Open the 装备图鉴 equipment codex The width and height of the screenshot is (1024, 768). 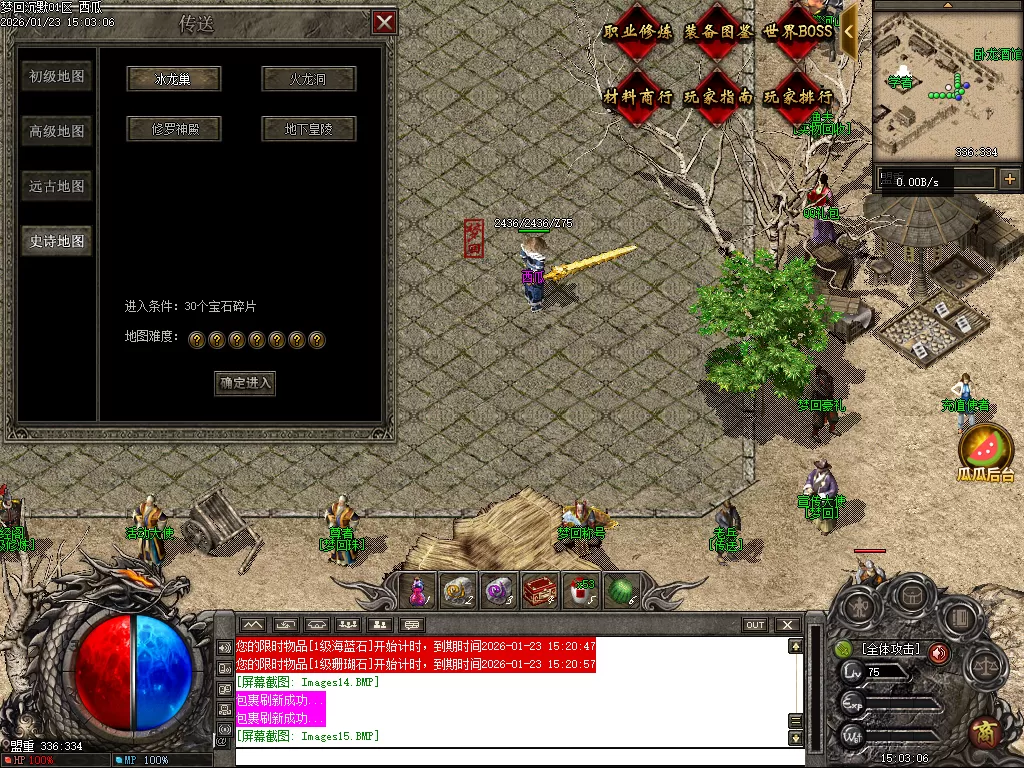[x=718, y=31]
